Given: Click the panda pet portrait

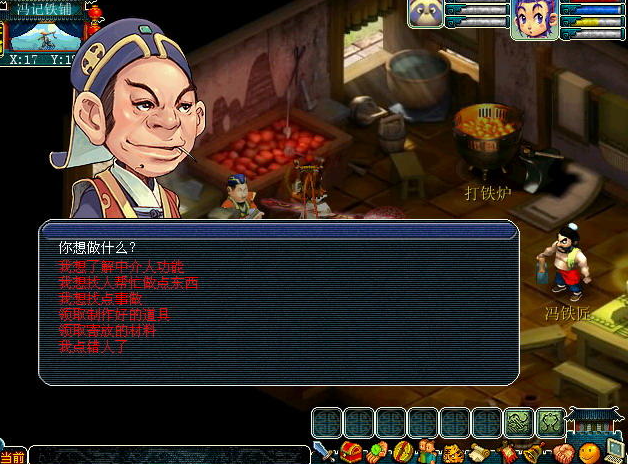Looking at the screenshot, I should 423,13.
